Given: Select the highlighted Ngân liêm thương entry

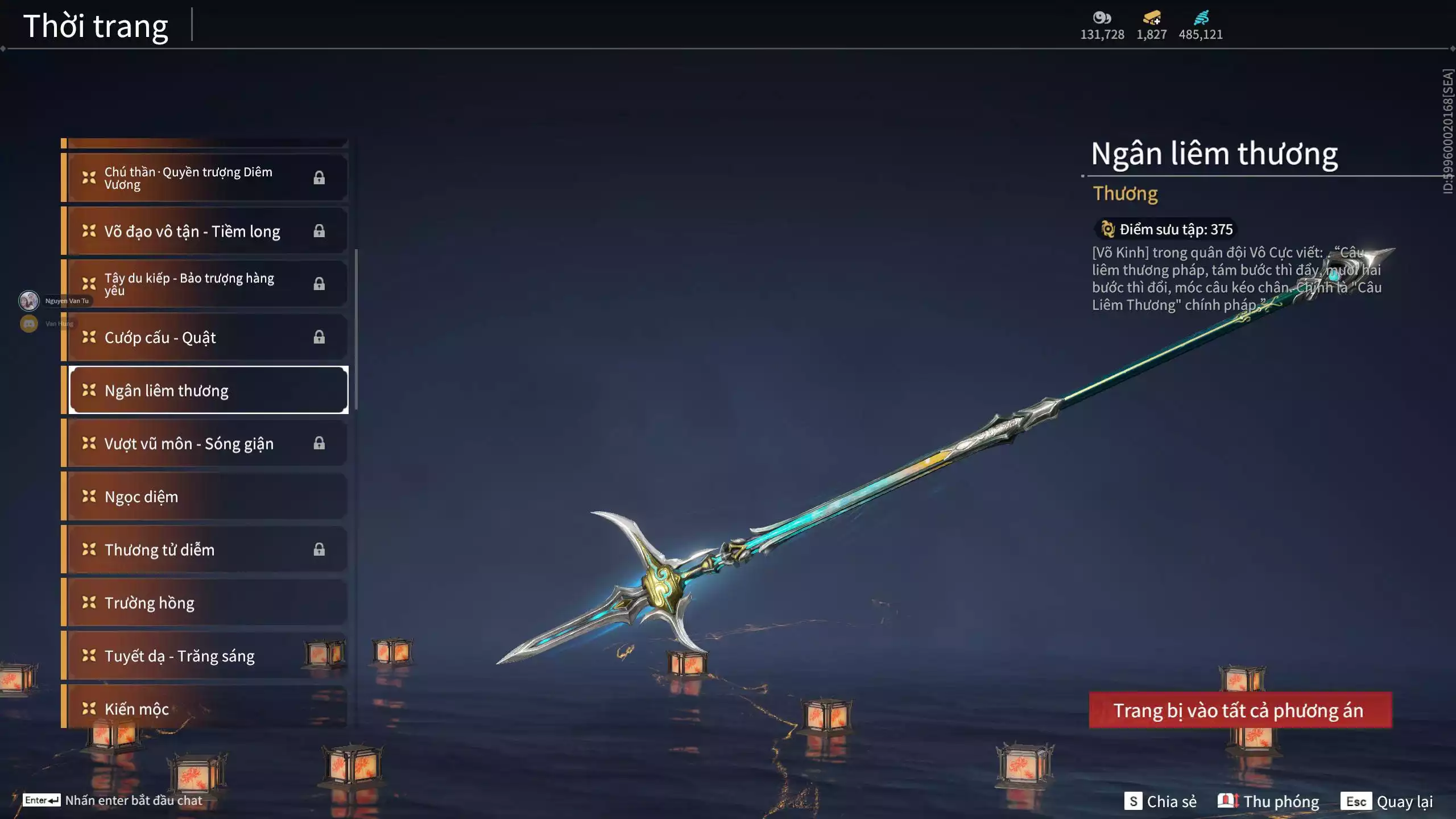Looking at the screenshot, I should tap(208, 390).
